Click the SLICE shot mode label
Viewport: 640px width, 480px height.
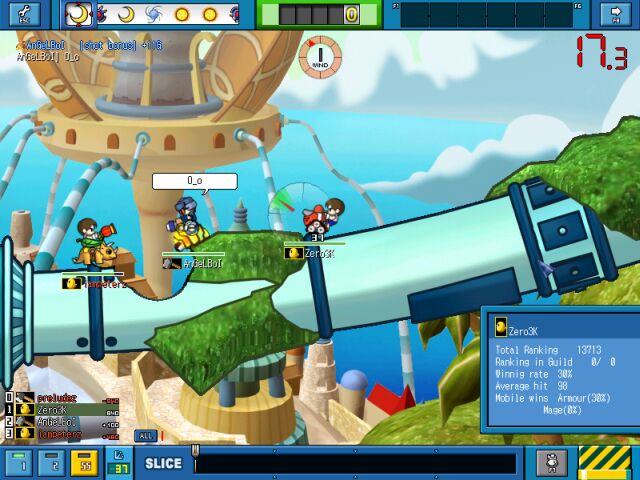[163, 464]
